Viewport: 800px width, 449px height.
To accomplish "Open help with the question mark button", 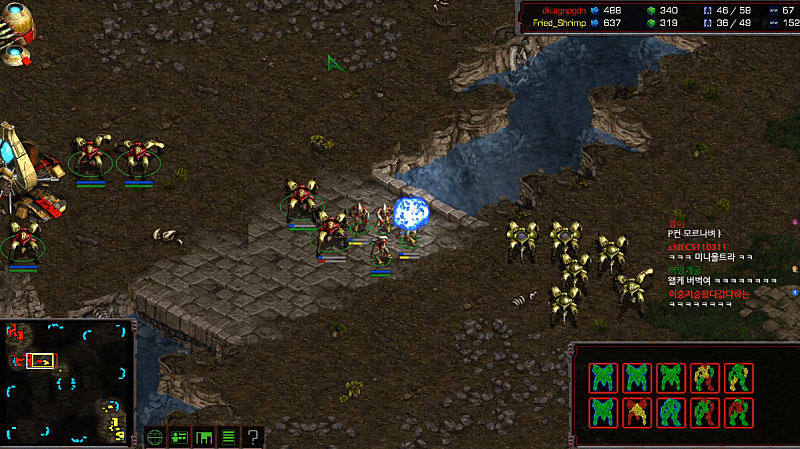I will 253,437.
